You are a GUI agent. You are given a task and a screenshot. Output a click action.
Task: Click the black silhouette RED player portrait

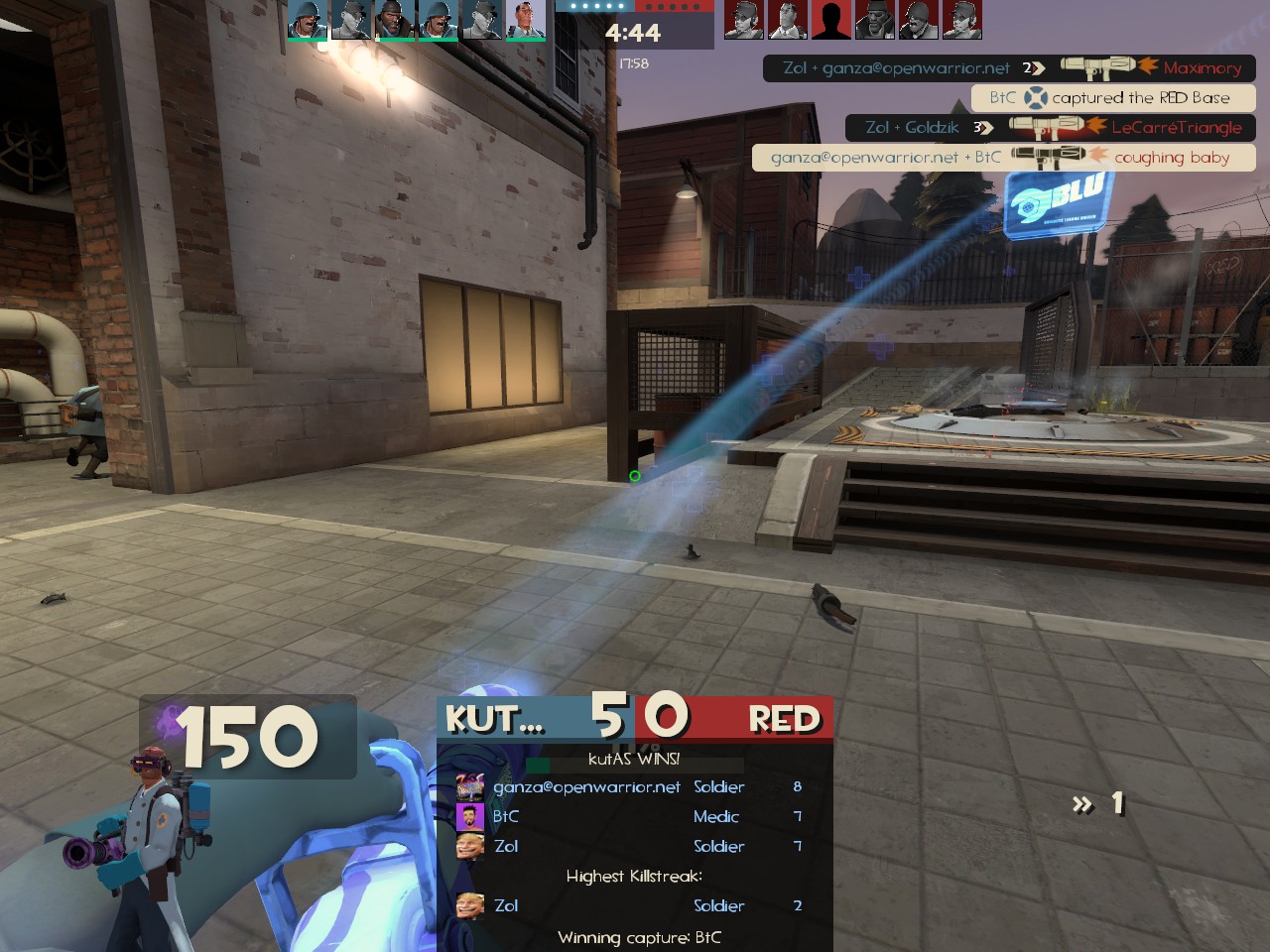click(x=830, y=20)
